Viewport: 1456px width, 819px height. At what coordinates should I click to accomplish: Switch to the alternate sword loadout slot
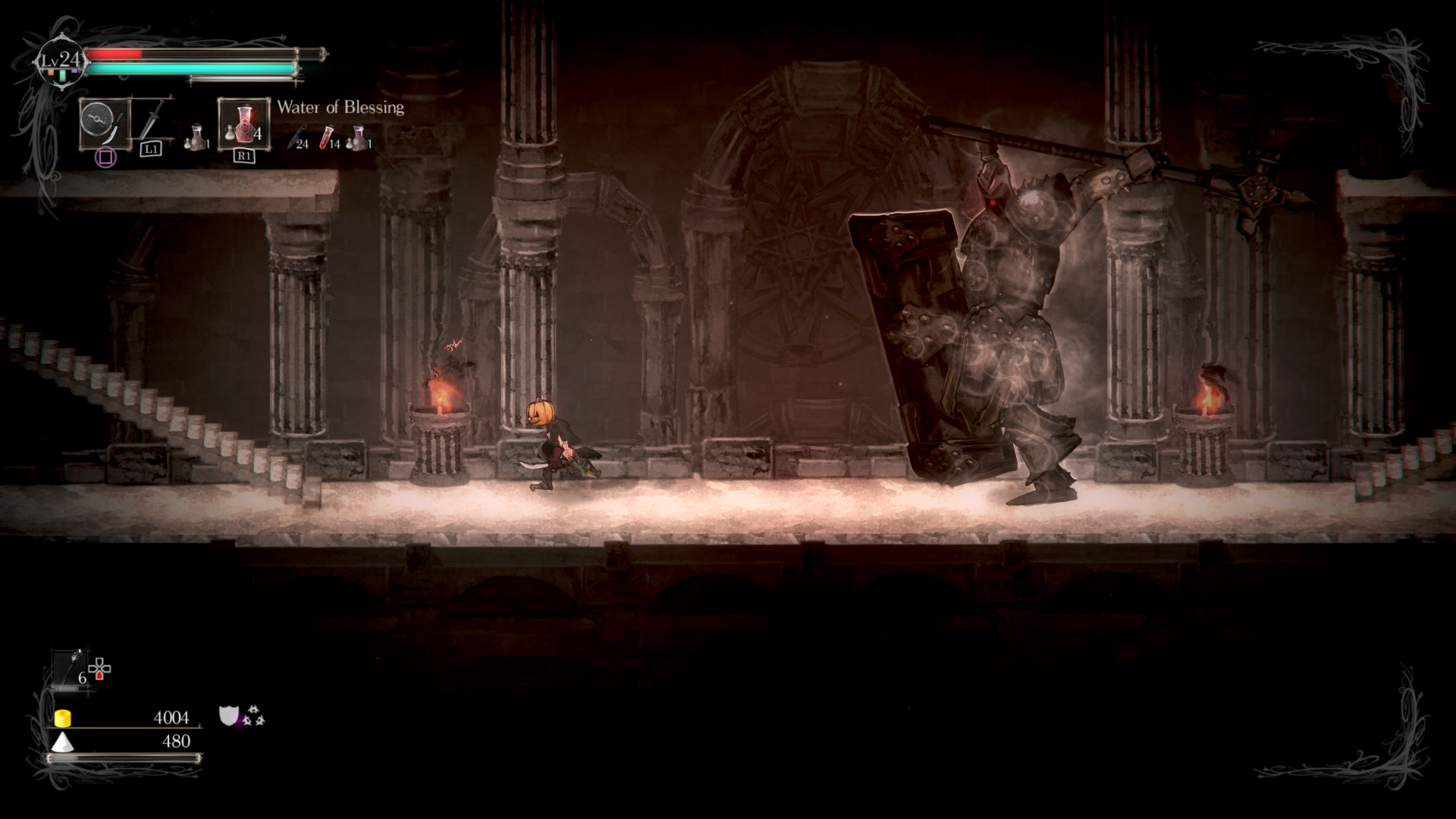coord(152,121)
